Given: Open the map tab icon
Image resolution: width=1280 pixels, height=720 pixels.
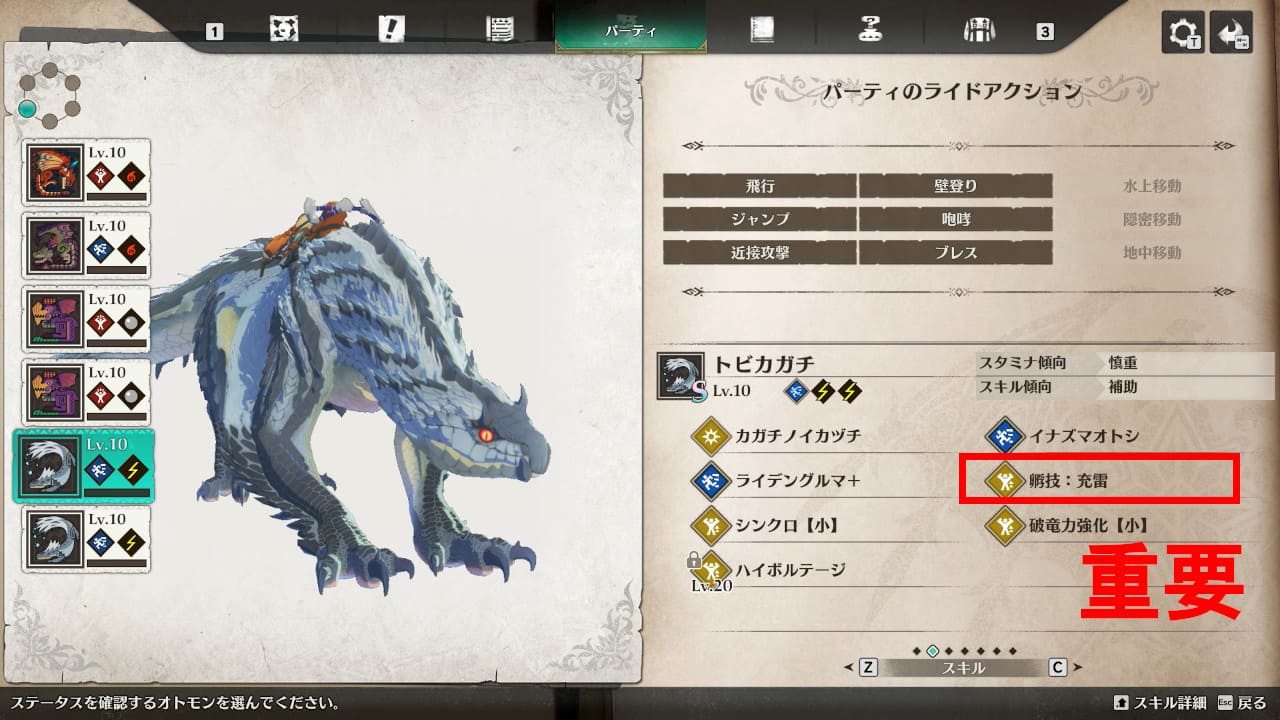Looking at the screenshot, I should (284, 30).
